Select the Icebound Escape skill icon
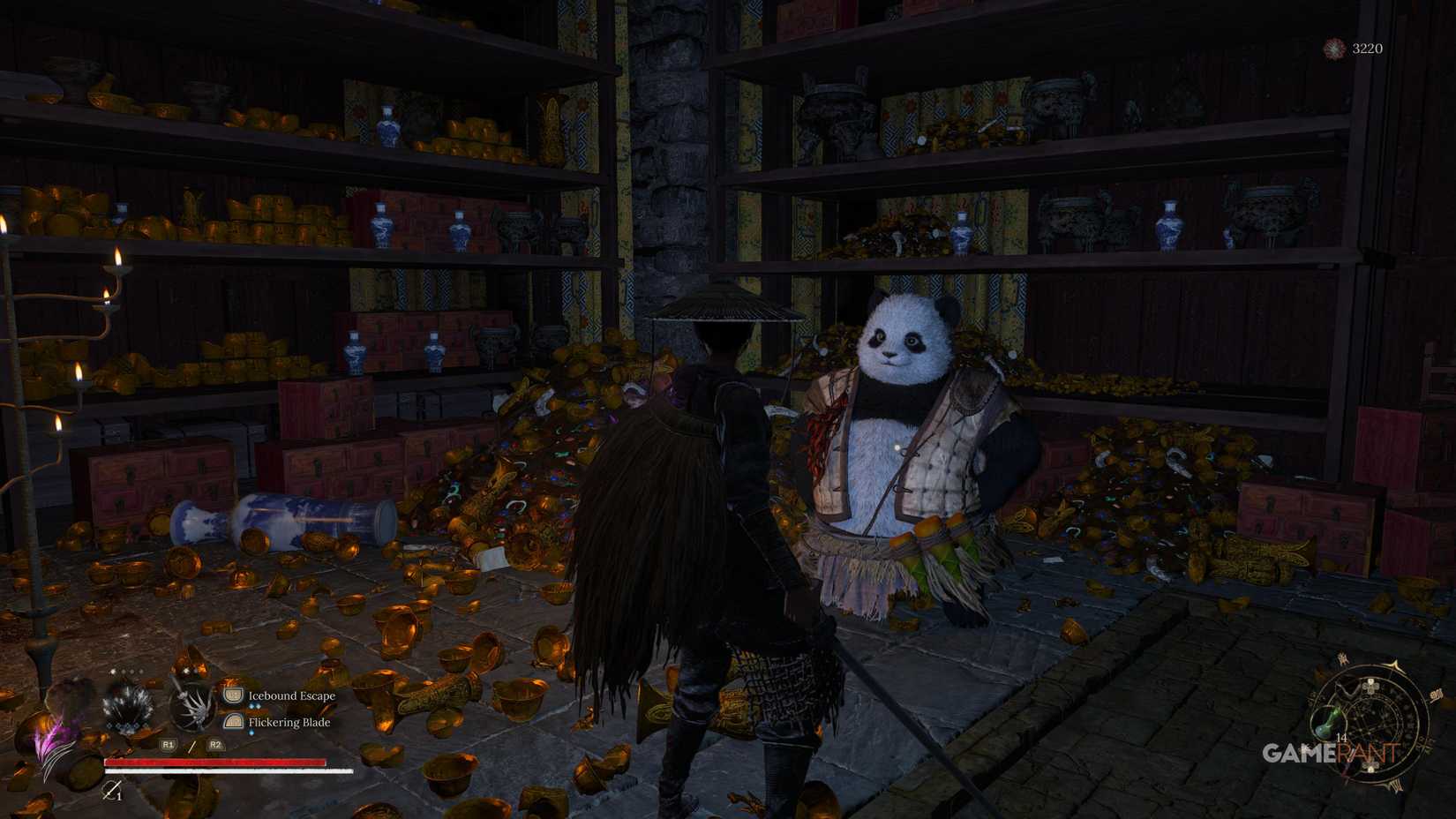Image resolution: width=1456 pixels, height=819 pixels. [232, 695]
